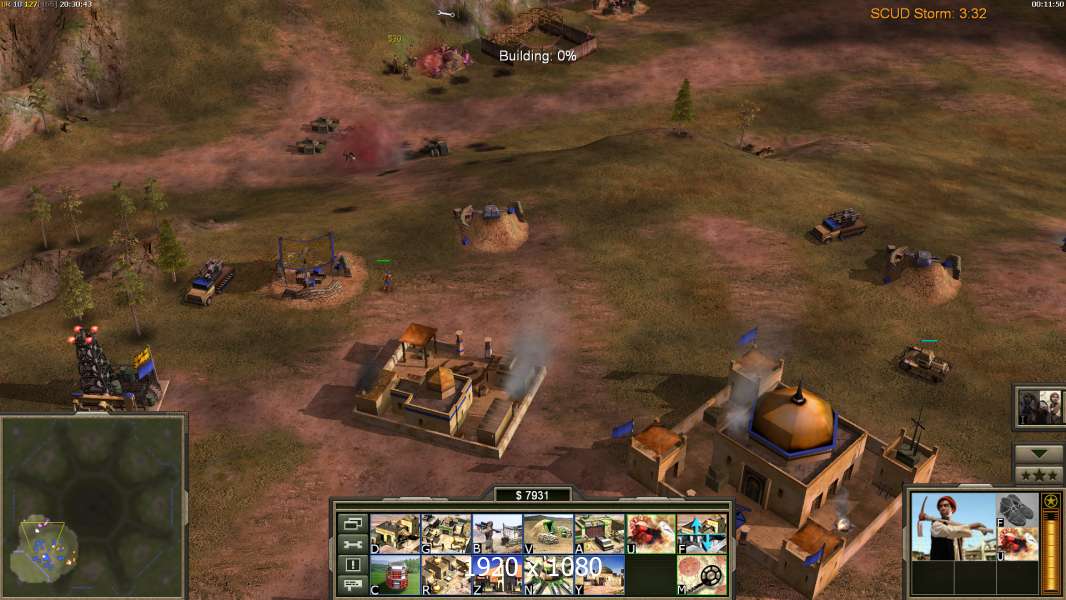1066x600 pixels.
Task: Click the blue arrows building icon labeled F
Action: pyautogui.click(x=701, y=533)
